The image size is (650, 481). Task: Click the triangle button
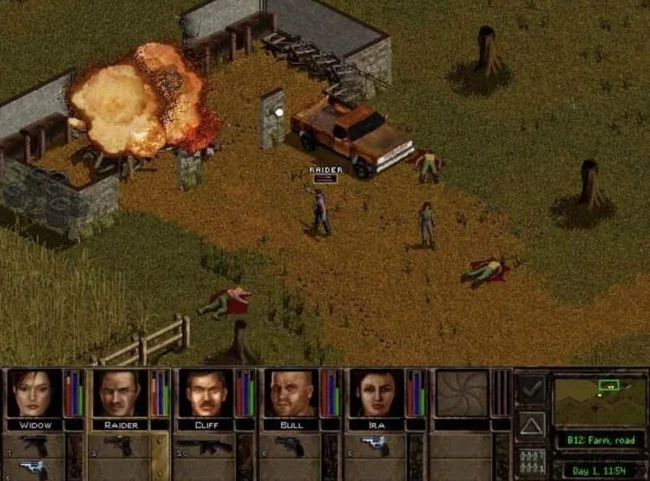pyautogui.click(x=531, y=425)
